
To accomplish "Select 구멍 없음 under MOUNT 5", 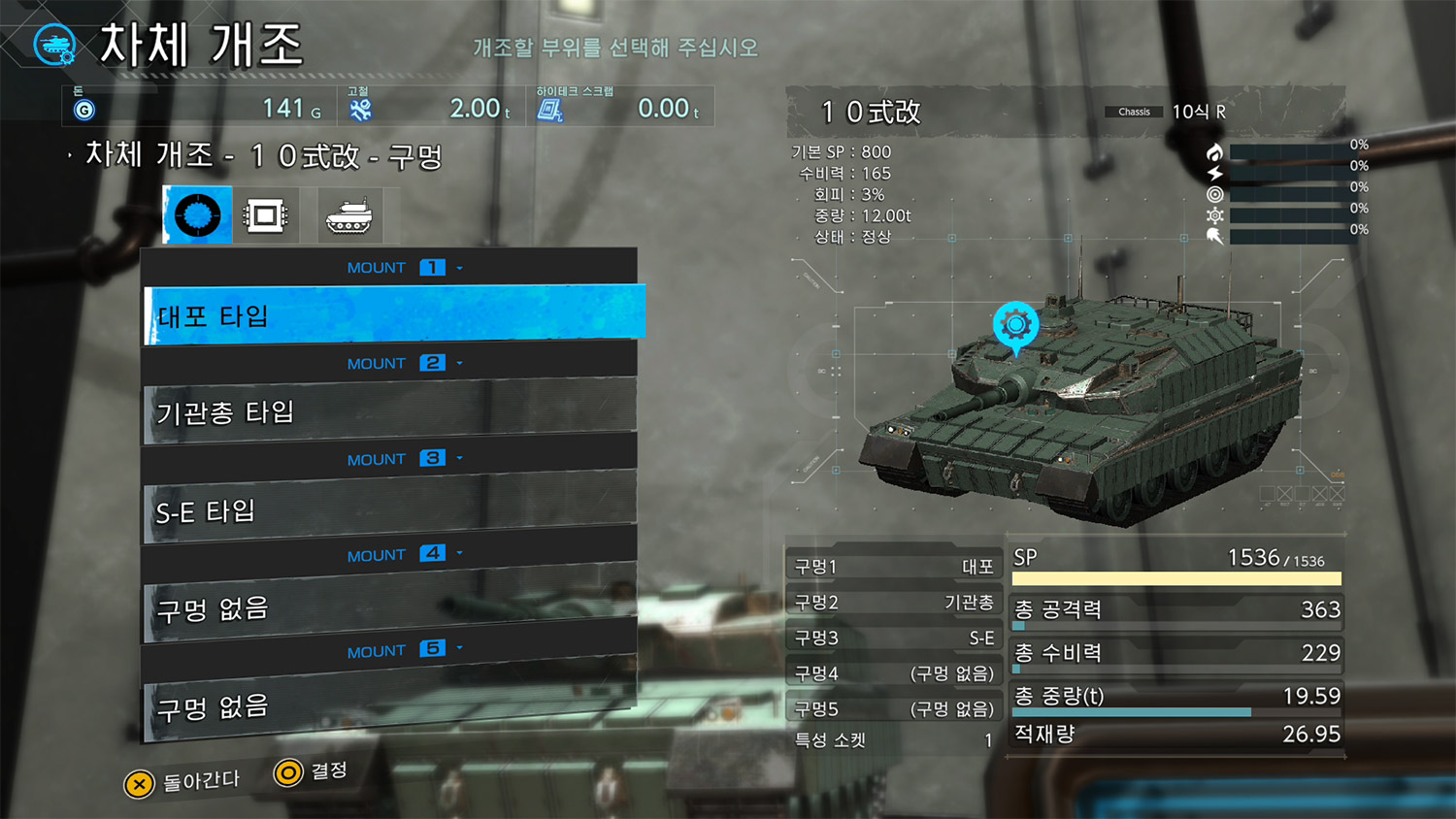I will pos(390,705).
